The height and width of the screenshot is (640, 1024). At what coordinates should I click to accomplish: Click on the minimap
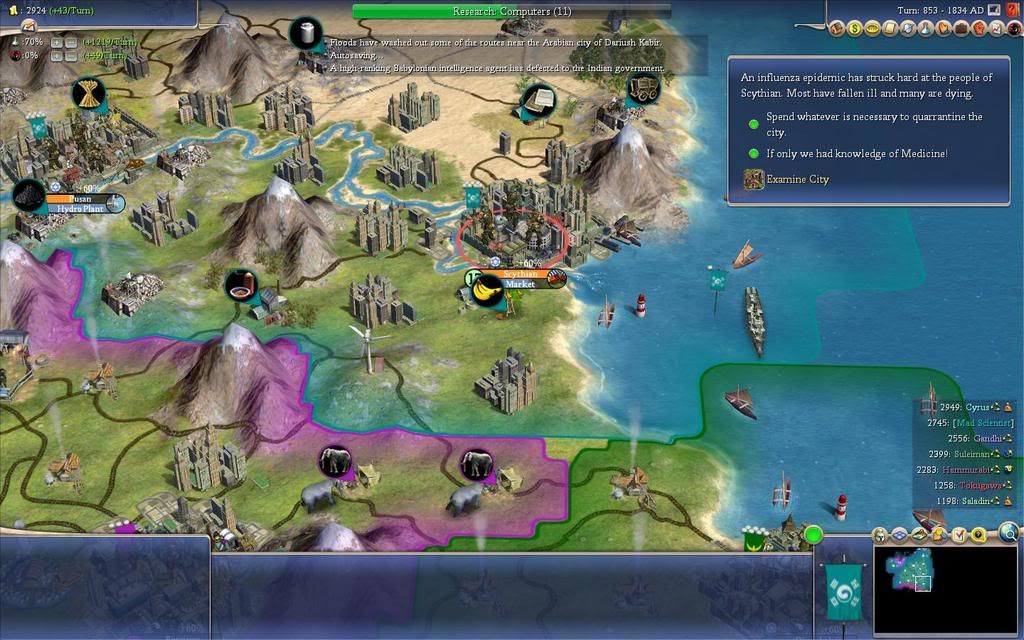coord(946,589)
